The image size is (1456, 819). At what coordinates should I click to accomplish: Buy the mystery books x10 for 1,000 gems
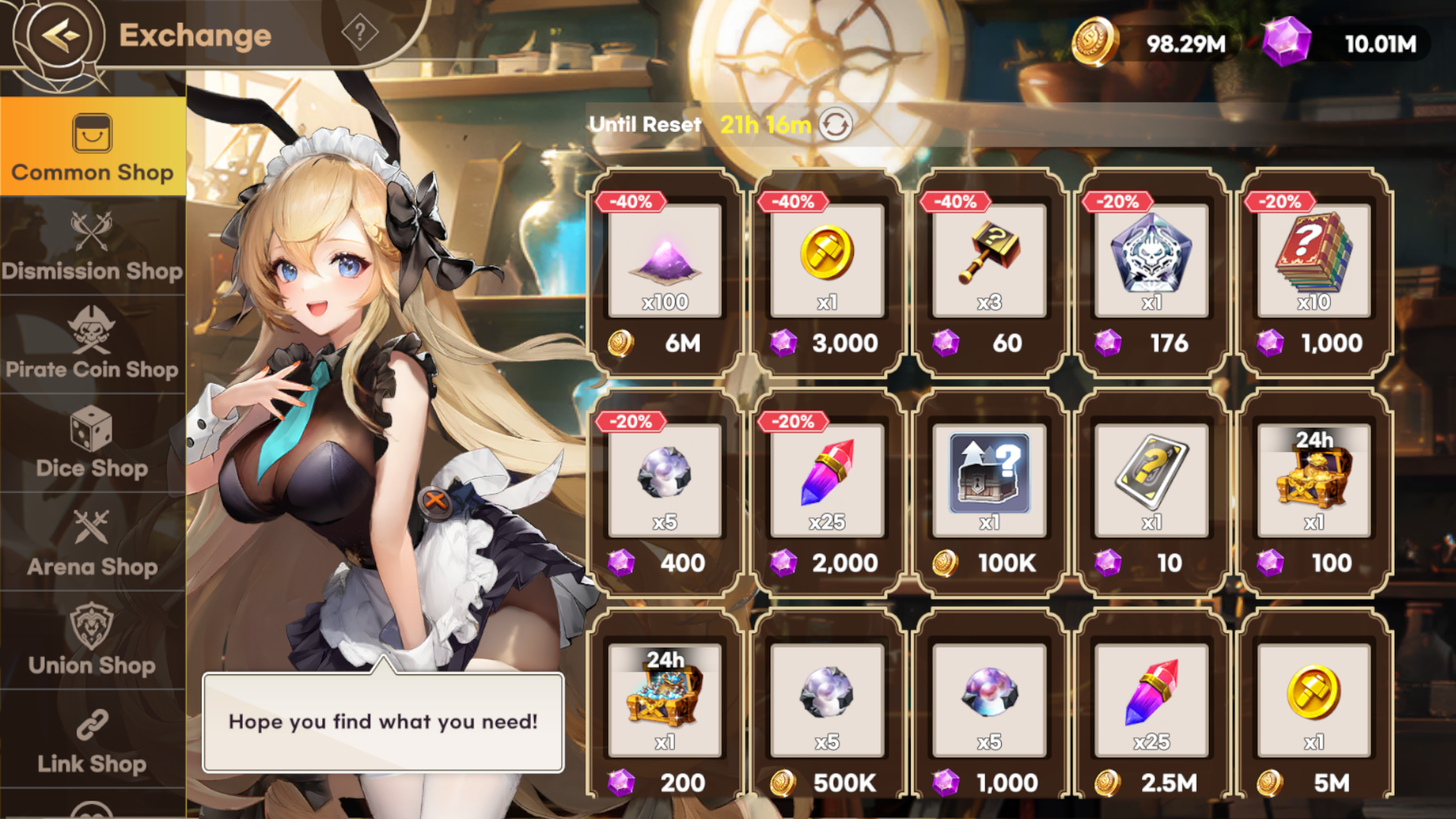click(x=1313, y=273)
